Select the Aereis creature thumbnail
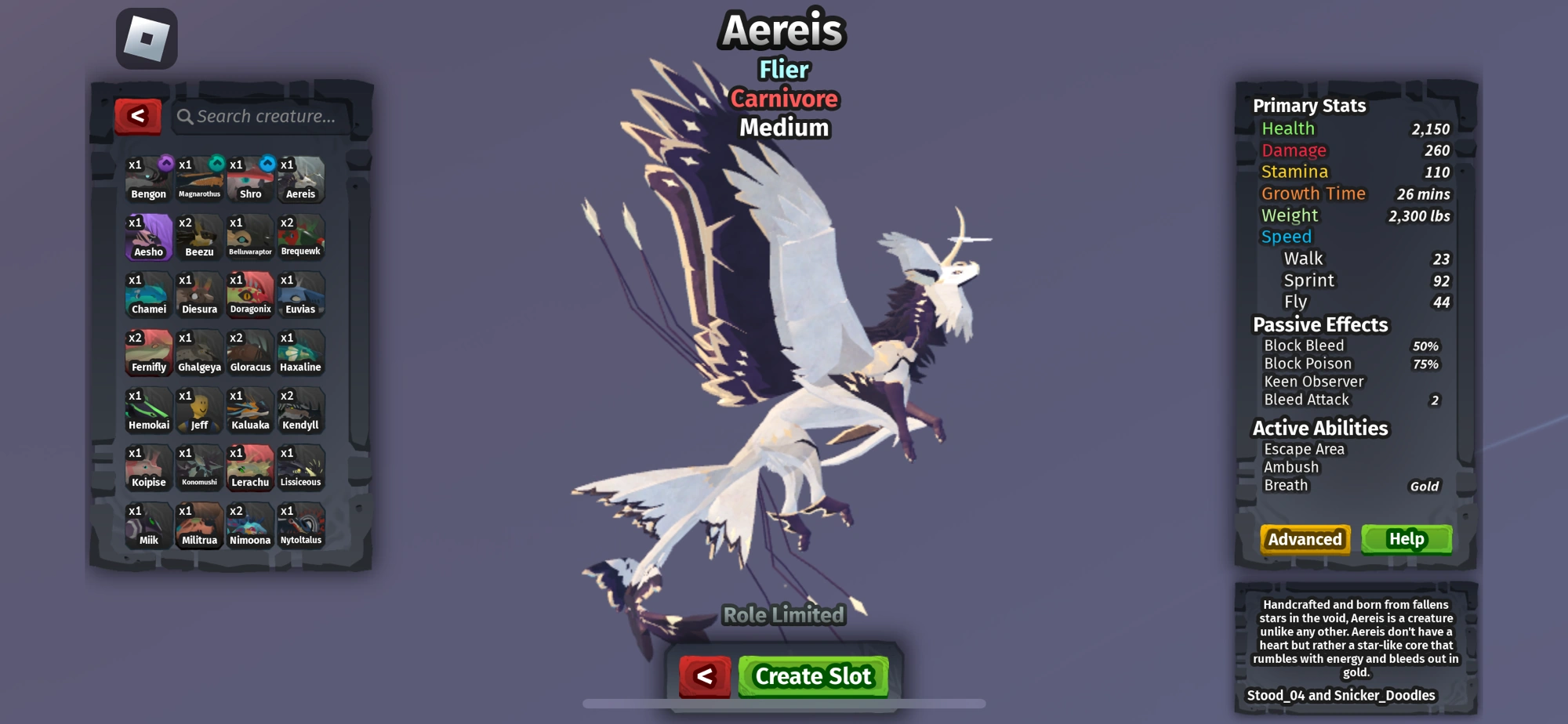Image resolution: width=1568 pixels, height=724 pixels. point(301,179)
